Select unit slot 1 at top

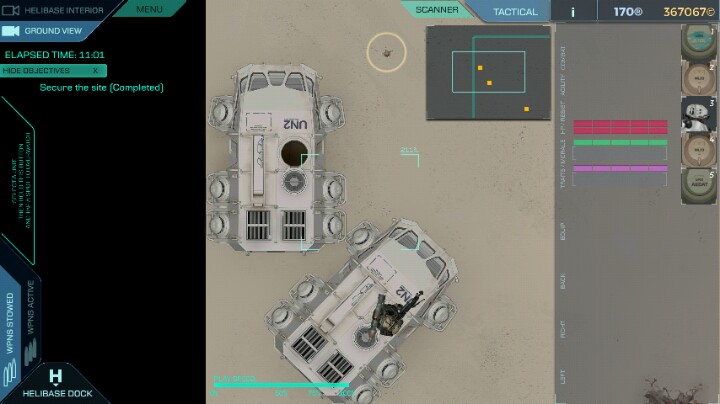click(x=699, y=42)
